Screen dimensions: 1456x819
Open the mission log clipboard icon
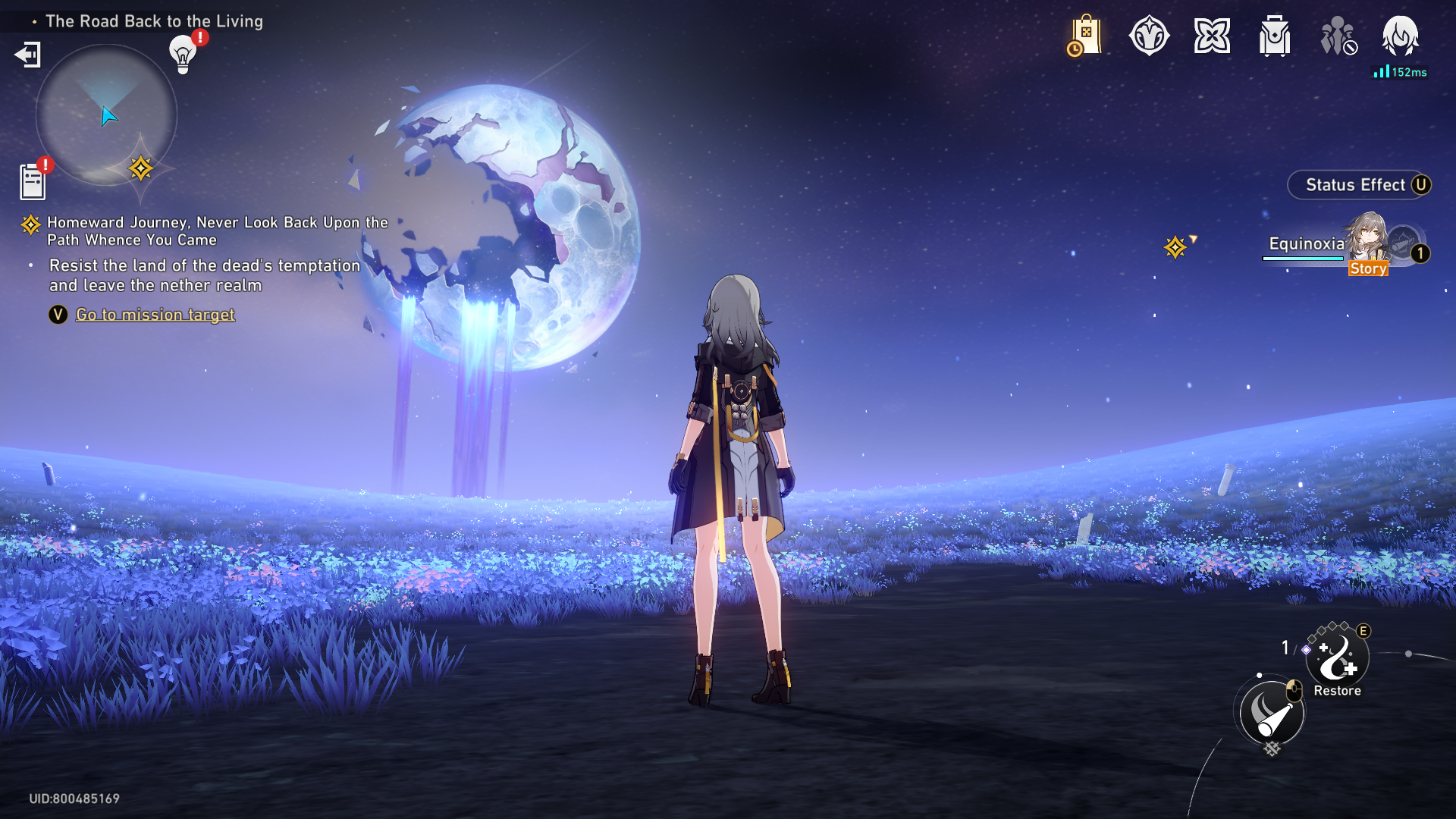pos(33,182)
